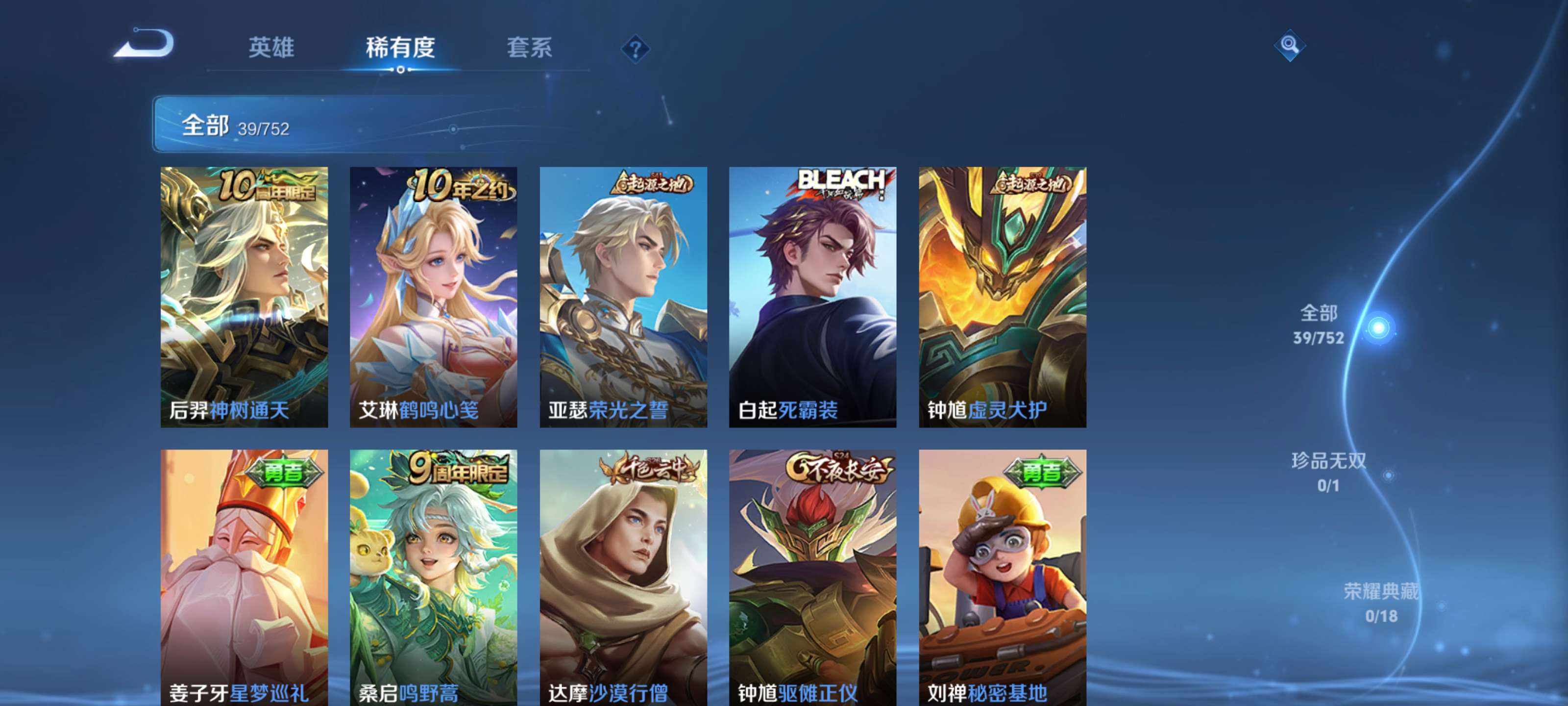Click the page indicator dot under 稀有度
Screen dimensions: 1568x706
(x=400, y=70)
